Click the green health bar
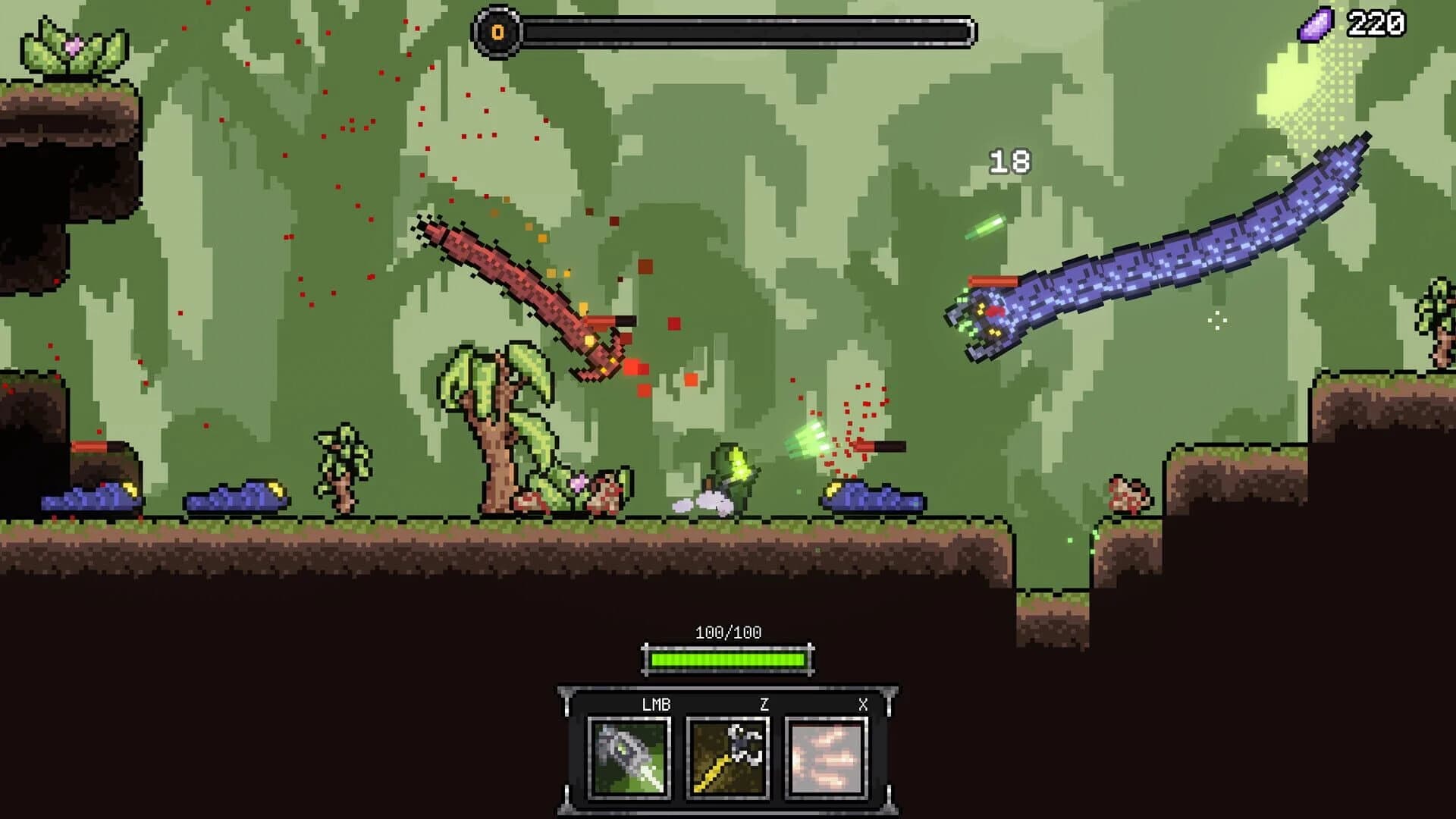The image size is (1456, 819). (728, 660)
